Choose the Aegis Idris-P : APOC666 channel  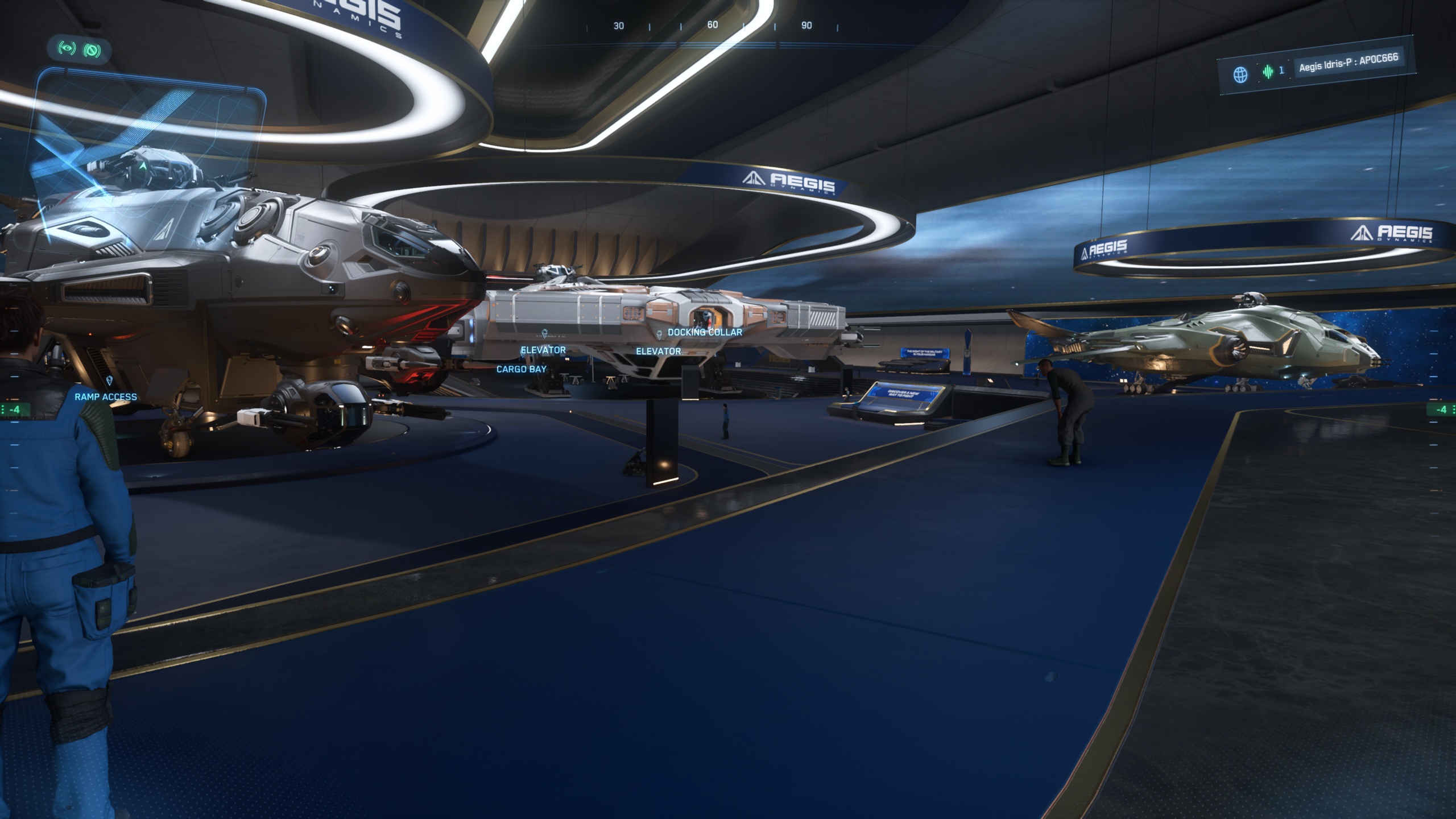coord(1348,64)
